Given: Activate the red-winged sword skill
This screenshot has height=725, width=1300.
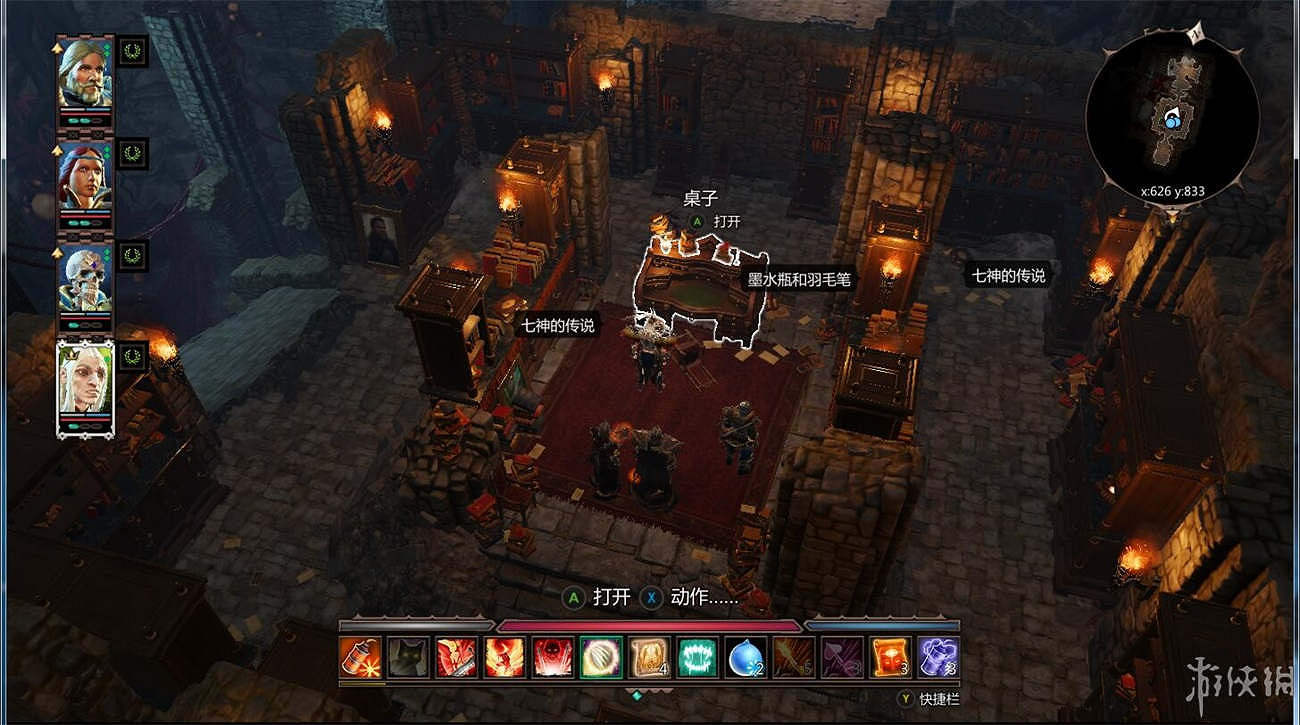Looking at the screenshot, I should point(456,656).
